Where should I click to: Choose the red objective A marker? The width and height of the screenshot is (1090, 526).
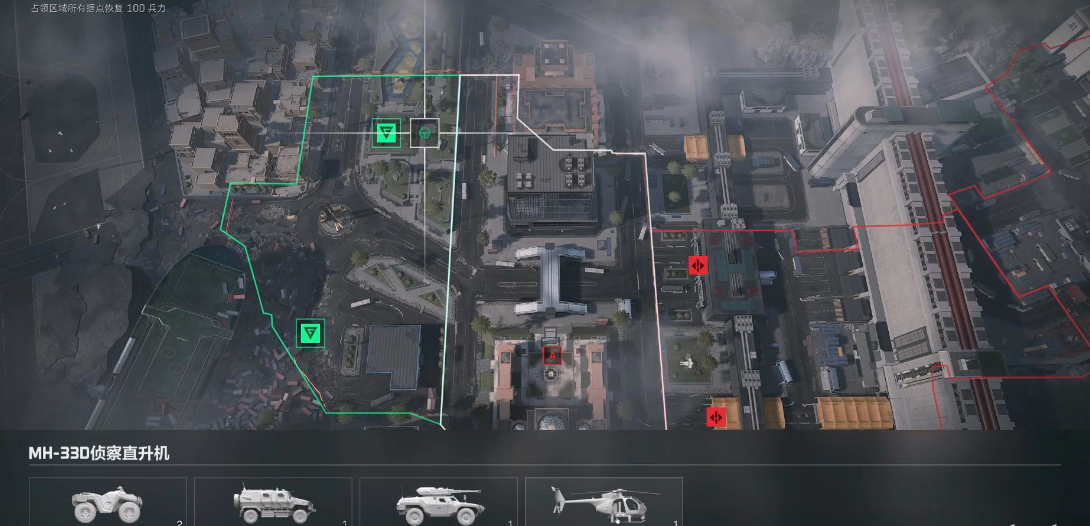pos(551,355)
